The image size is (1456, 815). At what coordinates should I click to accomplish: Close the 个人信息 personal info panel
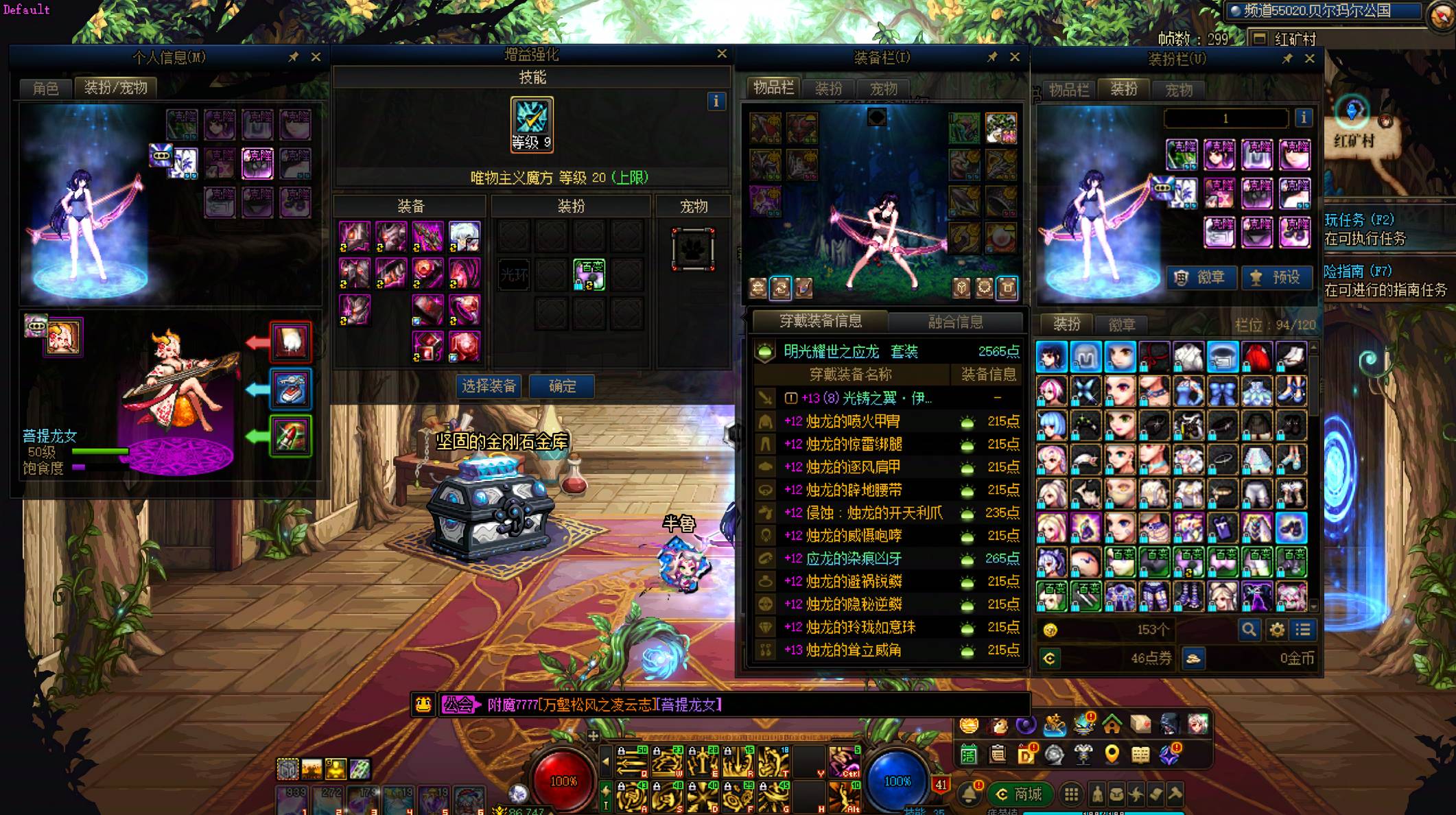tap(316, 57)
